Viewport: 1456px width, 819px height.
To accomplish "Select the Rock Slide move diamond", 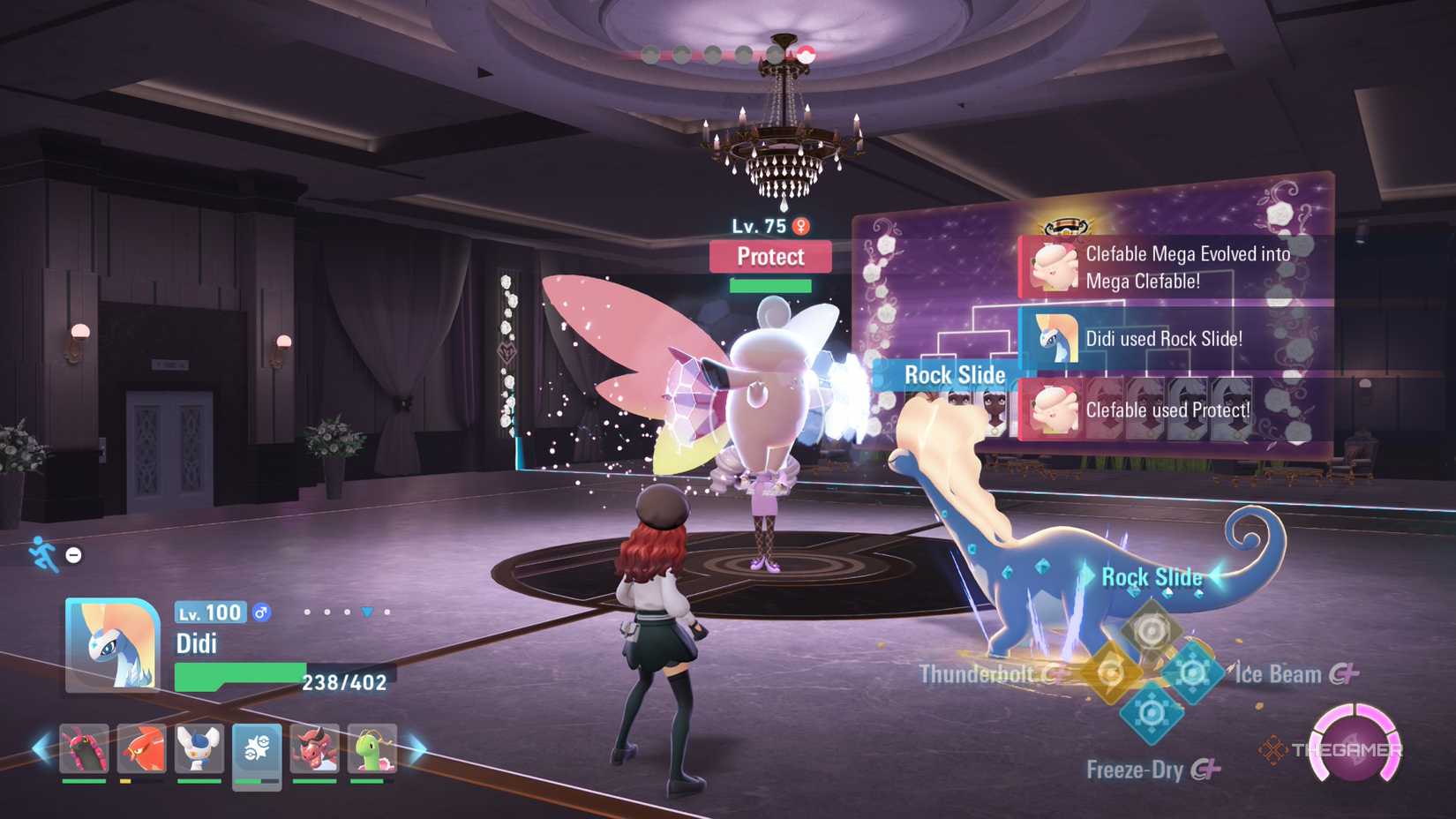I will [x=1150, y=631].
